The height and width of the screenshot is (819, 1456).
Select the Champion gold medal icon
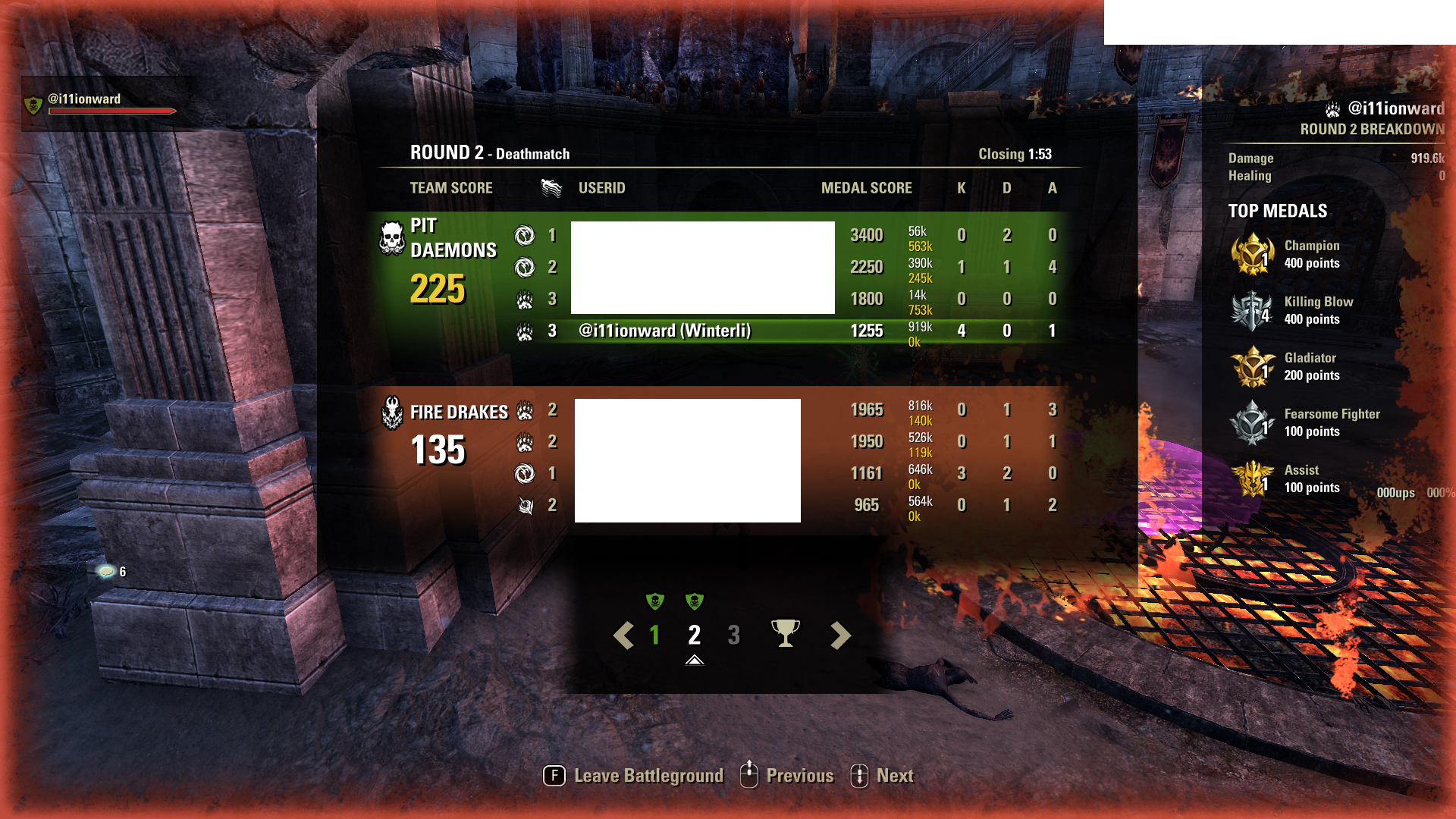(x=1253, y=254)
